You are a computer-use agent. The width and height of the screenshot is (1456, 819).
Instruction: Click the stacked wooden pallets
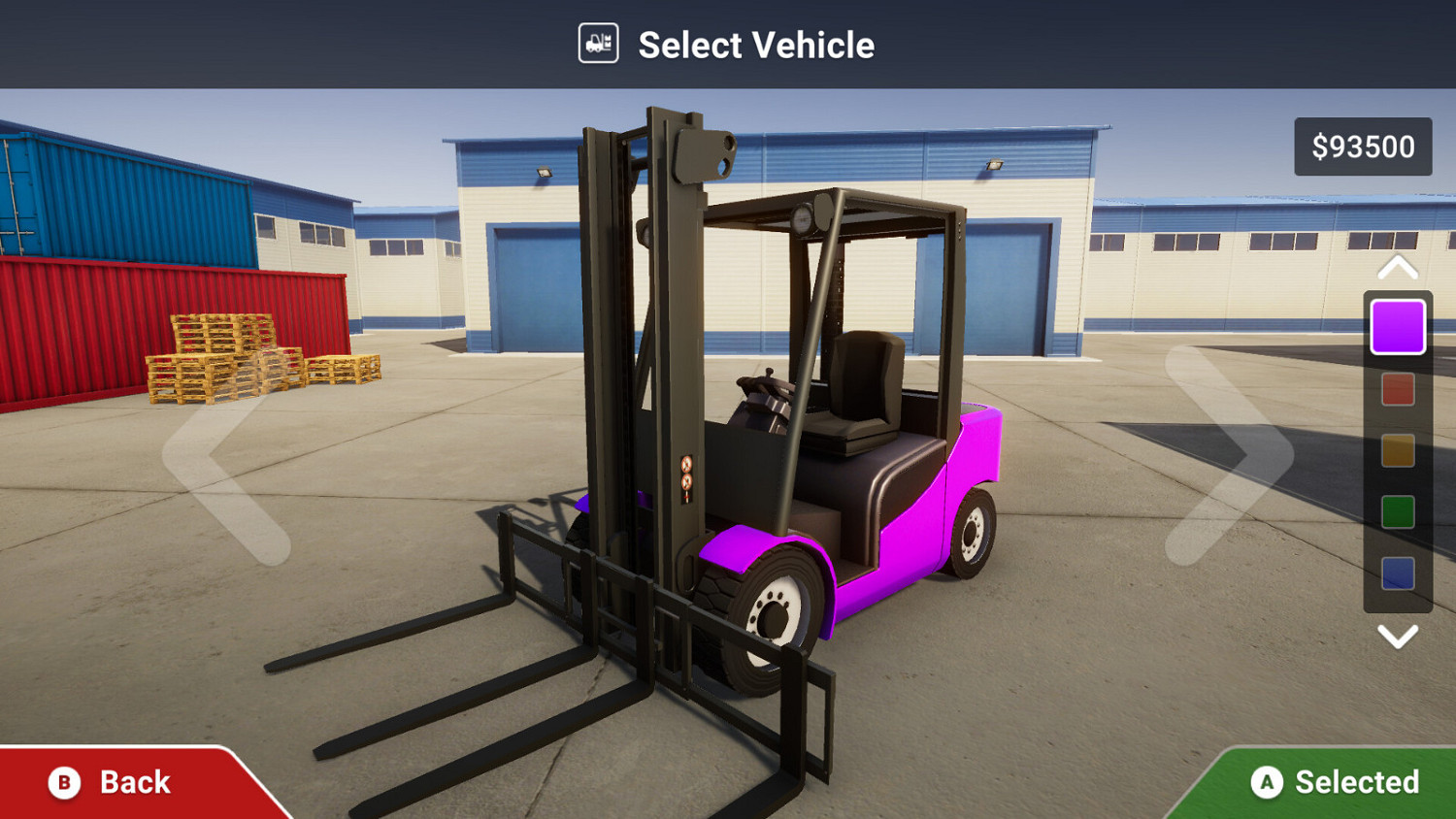coord(223,359)
